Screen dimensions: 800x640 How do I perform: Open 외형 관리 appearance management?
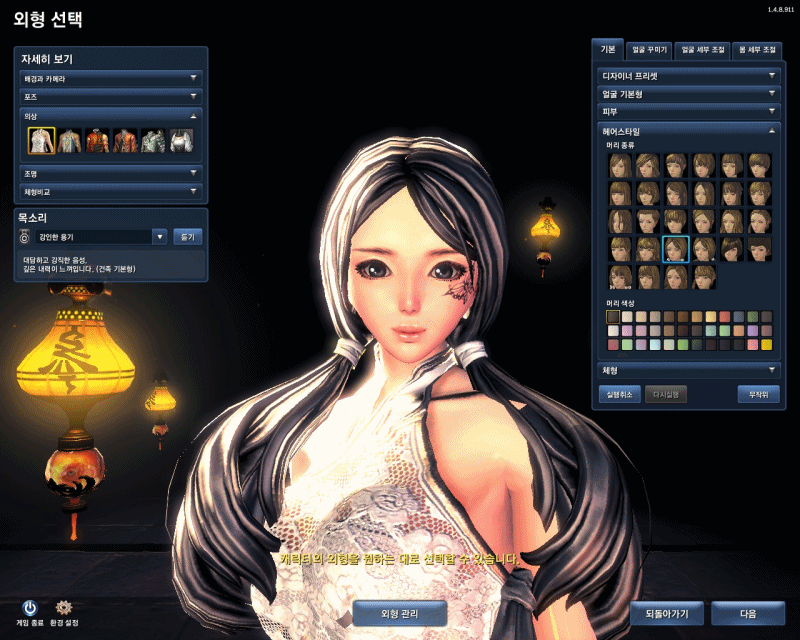(x=400, y=612)
